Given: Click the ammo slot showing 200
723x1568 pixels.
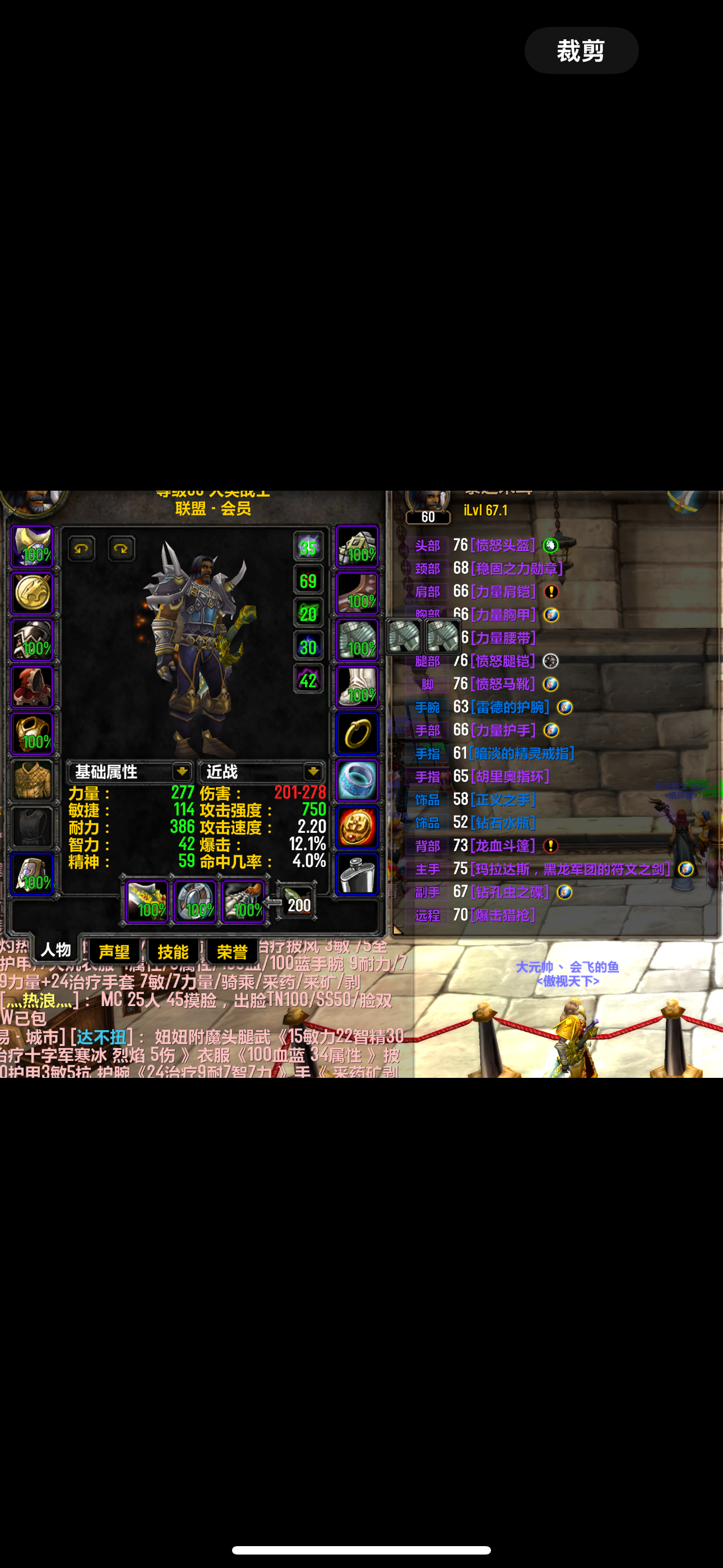Looking at the screenshot, I should click(296, 903).
